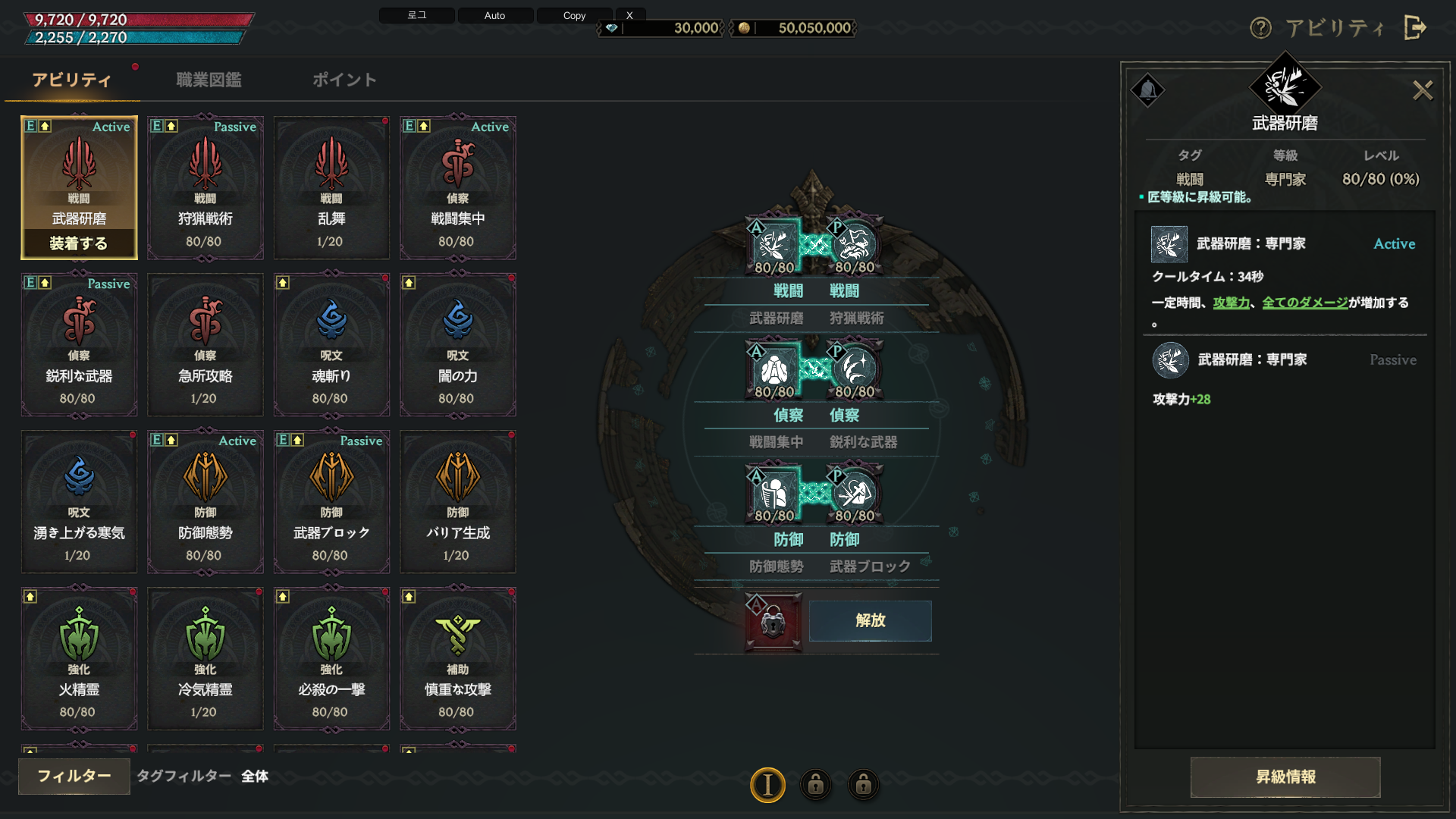Open 昇級情報 promotion info
The image size is (1456, 819).
[x=1285, y=777]
